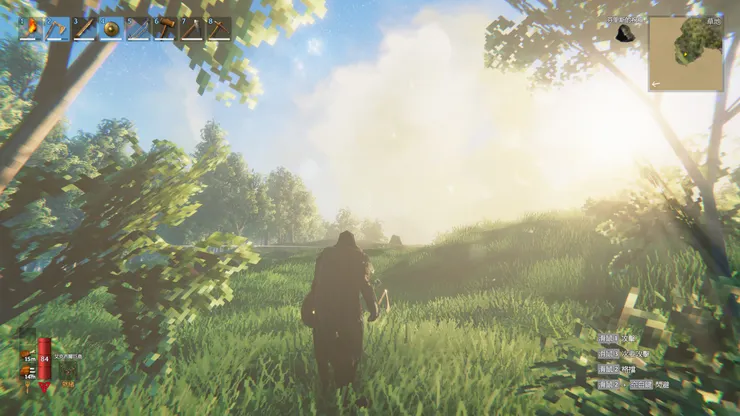Choose the wooden club in slot 3
The image size is (740, 416).
(x=84, y=28)
